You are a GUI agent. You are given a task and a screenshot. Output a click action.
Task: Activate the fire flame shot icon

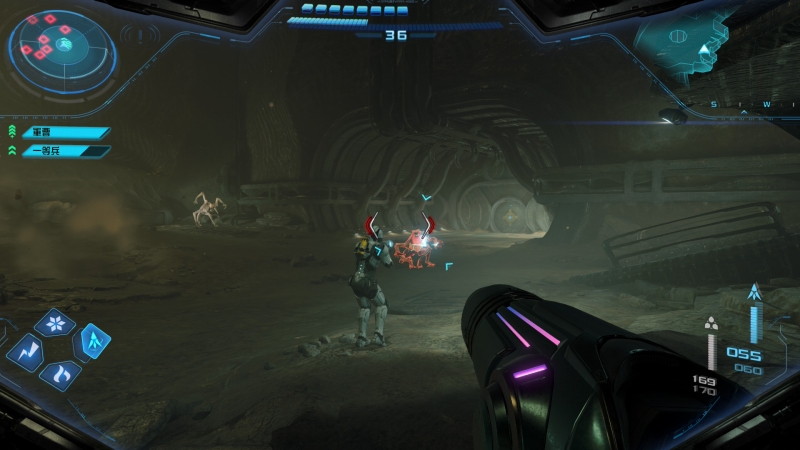[59, 376]
